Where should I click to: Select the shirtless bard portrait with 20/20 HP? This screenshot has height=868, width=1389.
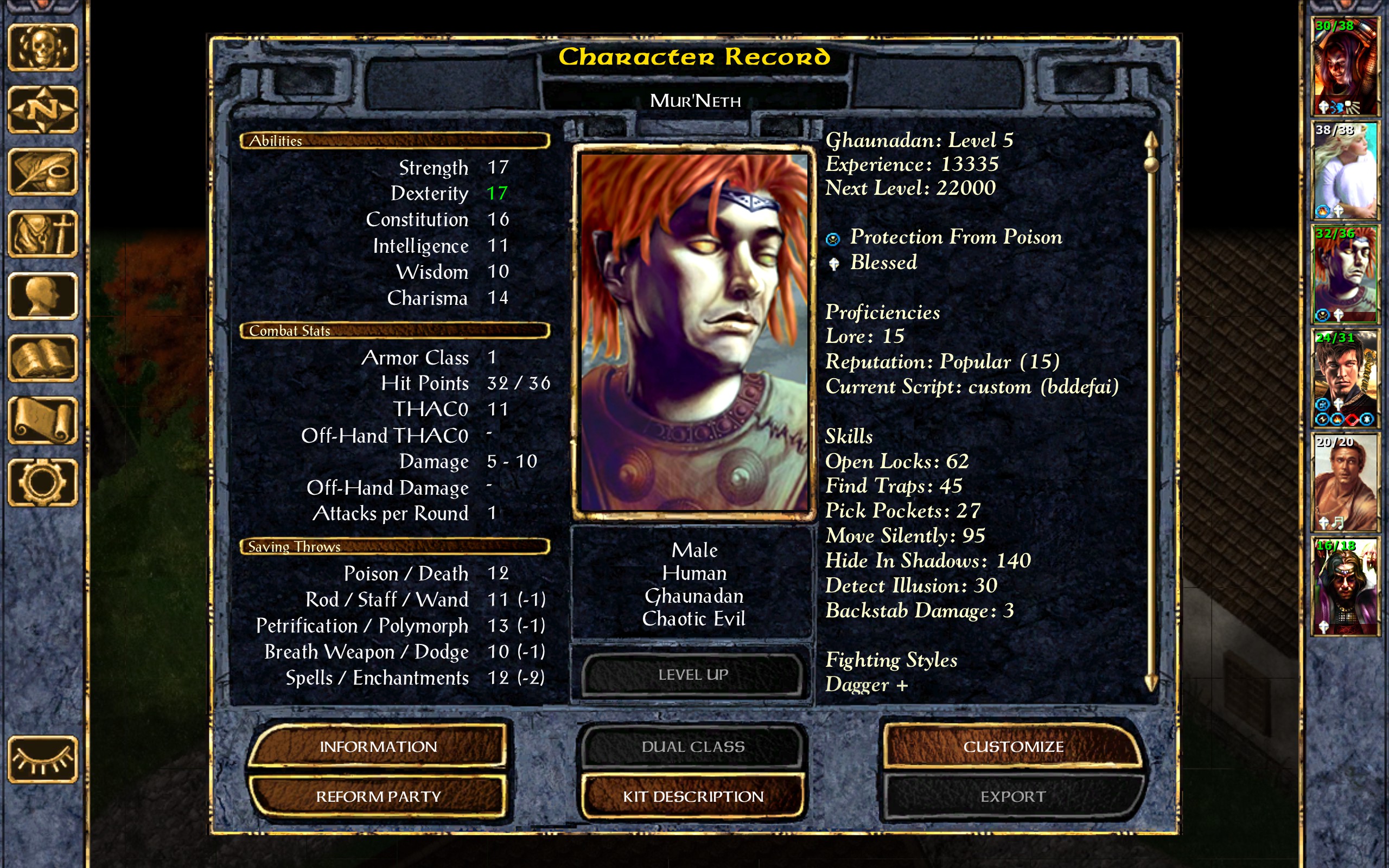coord(1345,482)
